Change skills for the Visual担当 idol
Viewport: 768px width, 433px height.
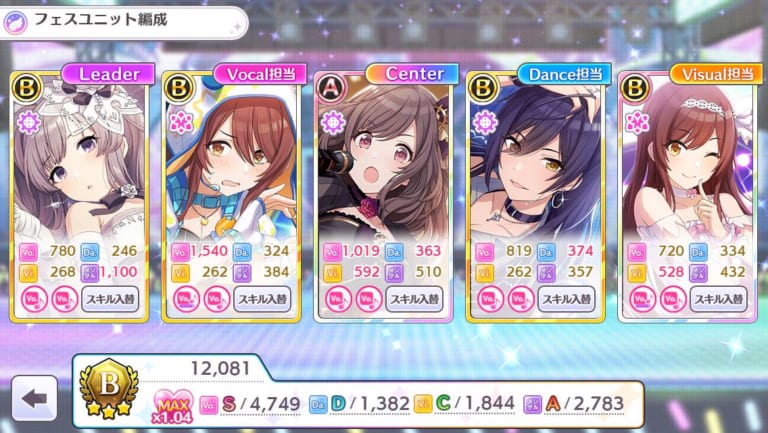pyautogui.click(x=718, y=298)
